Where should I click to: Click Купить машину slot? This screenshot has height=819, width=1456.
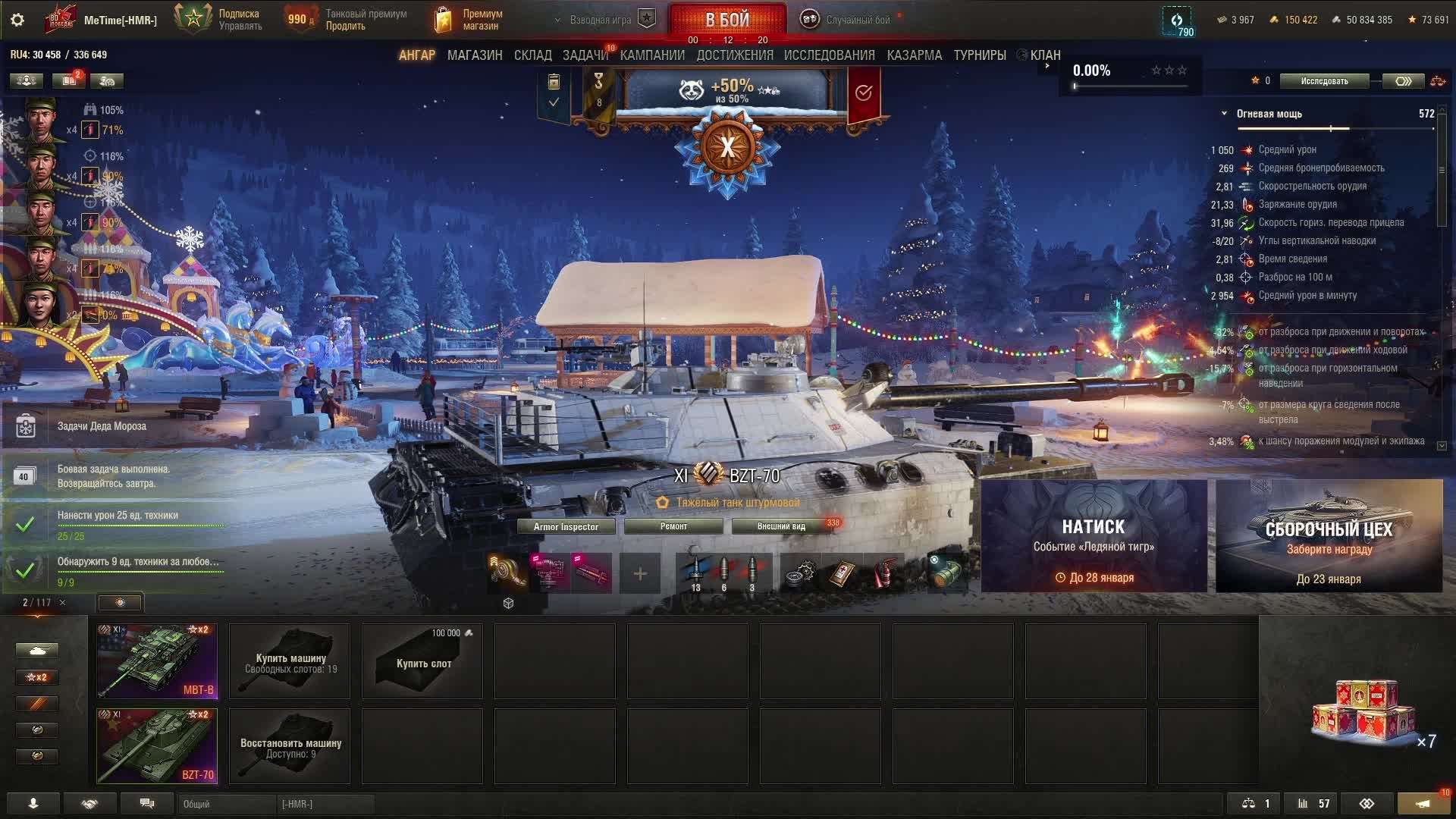pos(290,661)
